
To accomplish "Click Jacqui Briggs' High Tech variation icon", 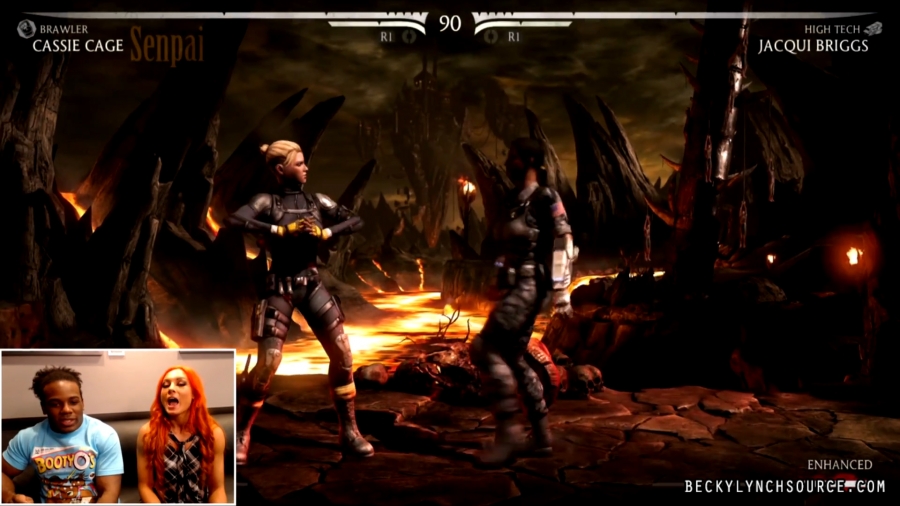I will coord(873,29).
